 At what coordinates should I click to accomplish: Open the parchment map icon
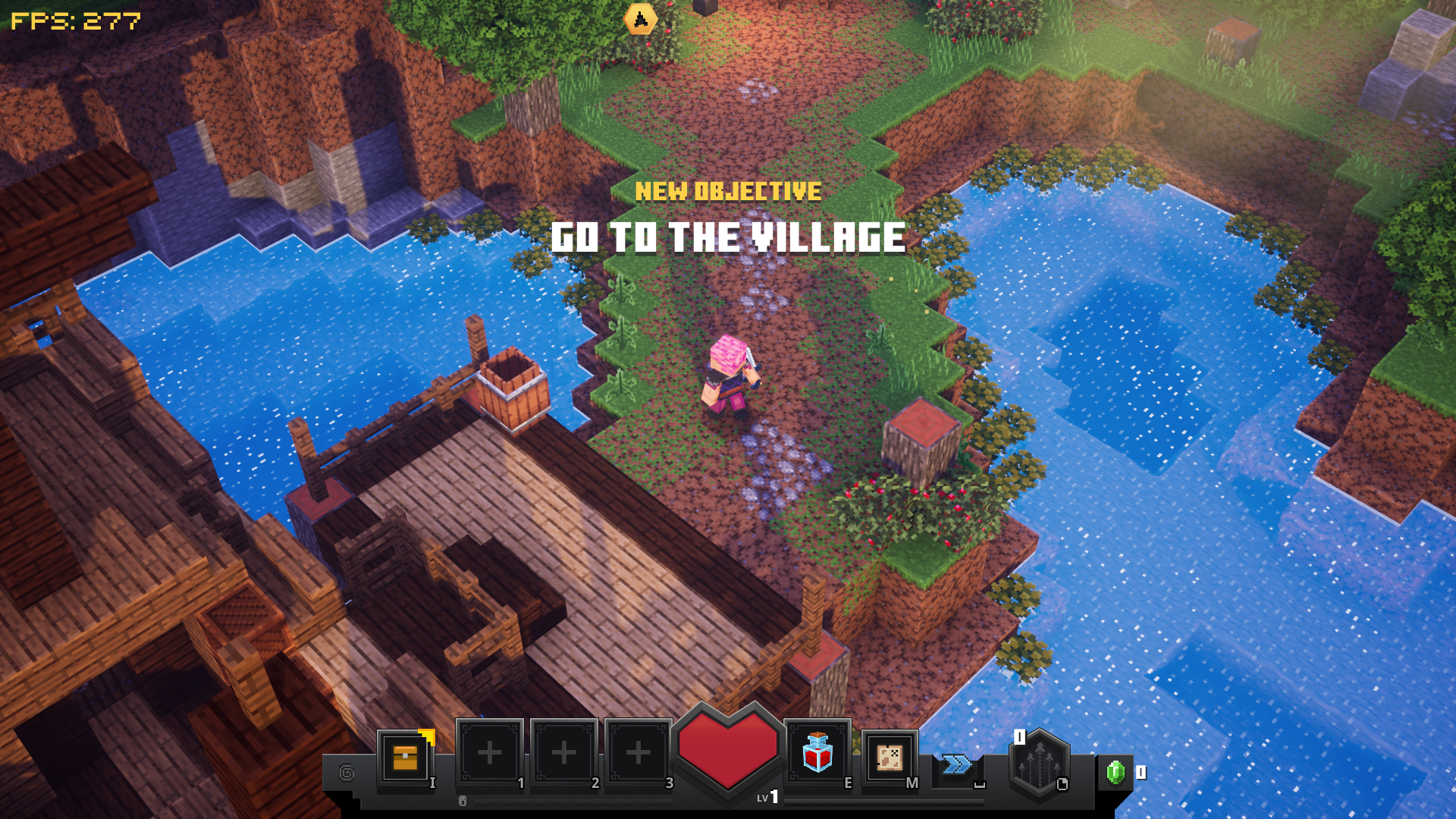[889, 757]
